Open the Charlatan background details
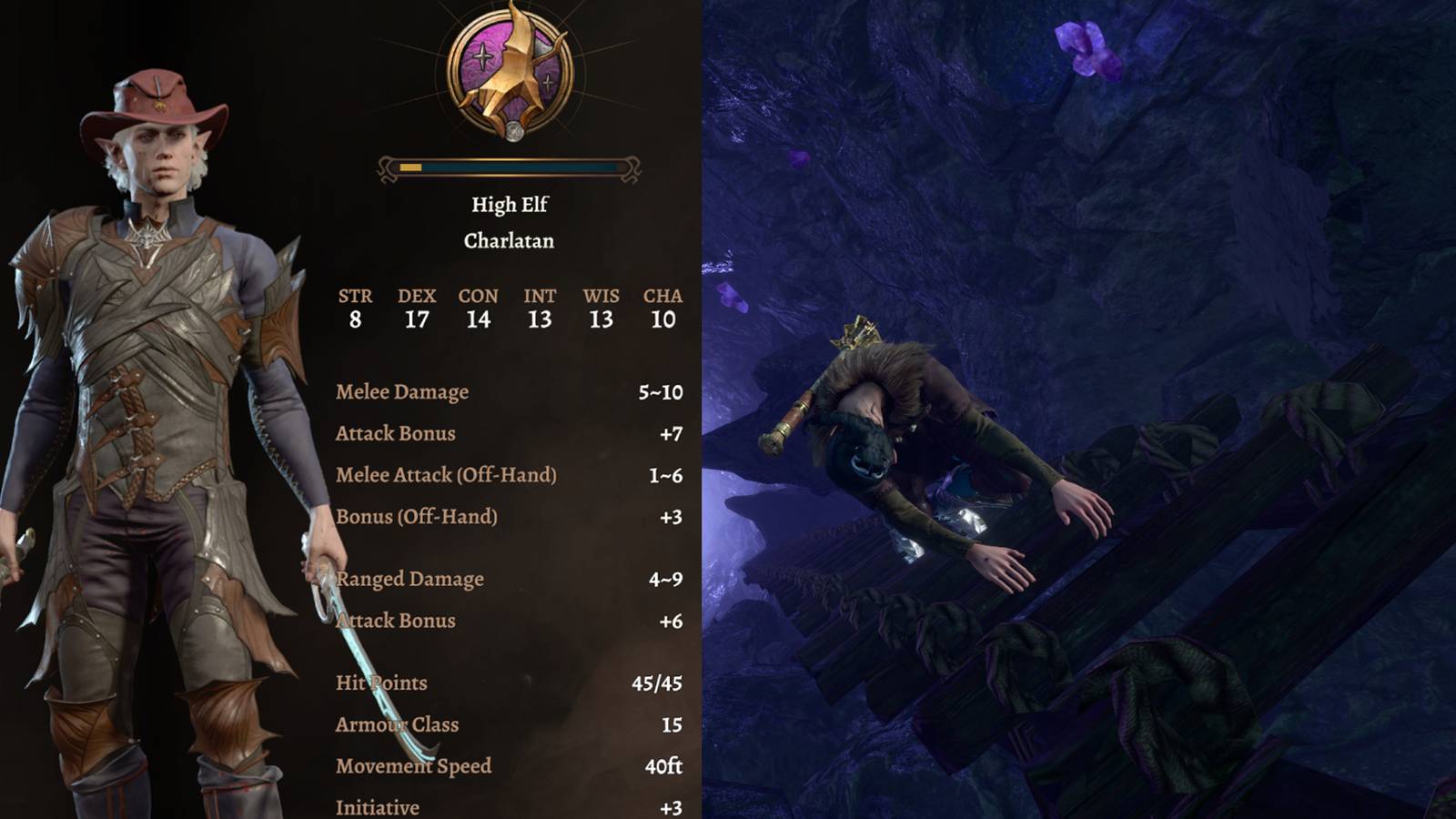This screenshot has height=819, width=1456. tap(509, 242)
